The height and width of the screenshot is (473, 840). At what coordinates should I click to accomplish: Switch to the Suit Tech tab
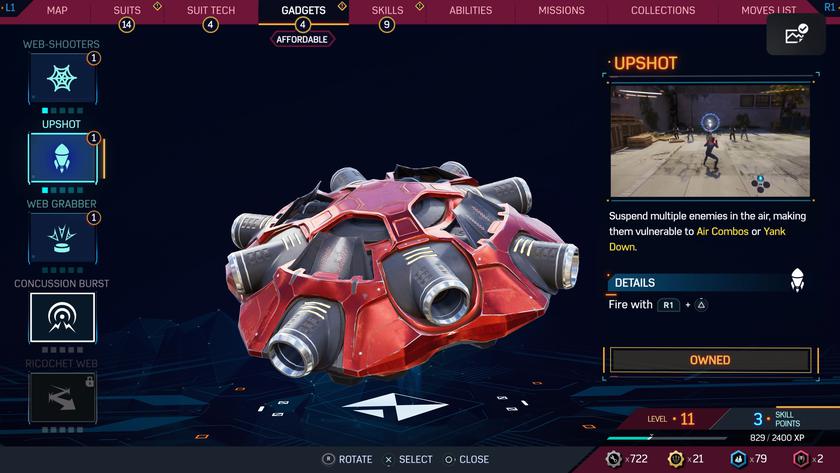211,11
